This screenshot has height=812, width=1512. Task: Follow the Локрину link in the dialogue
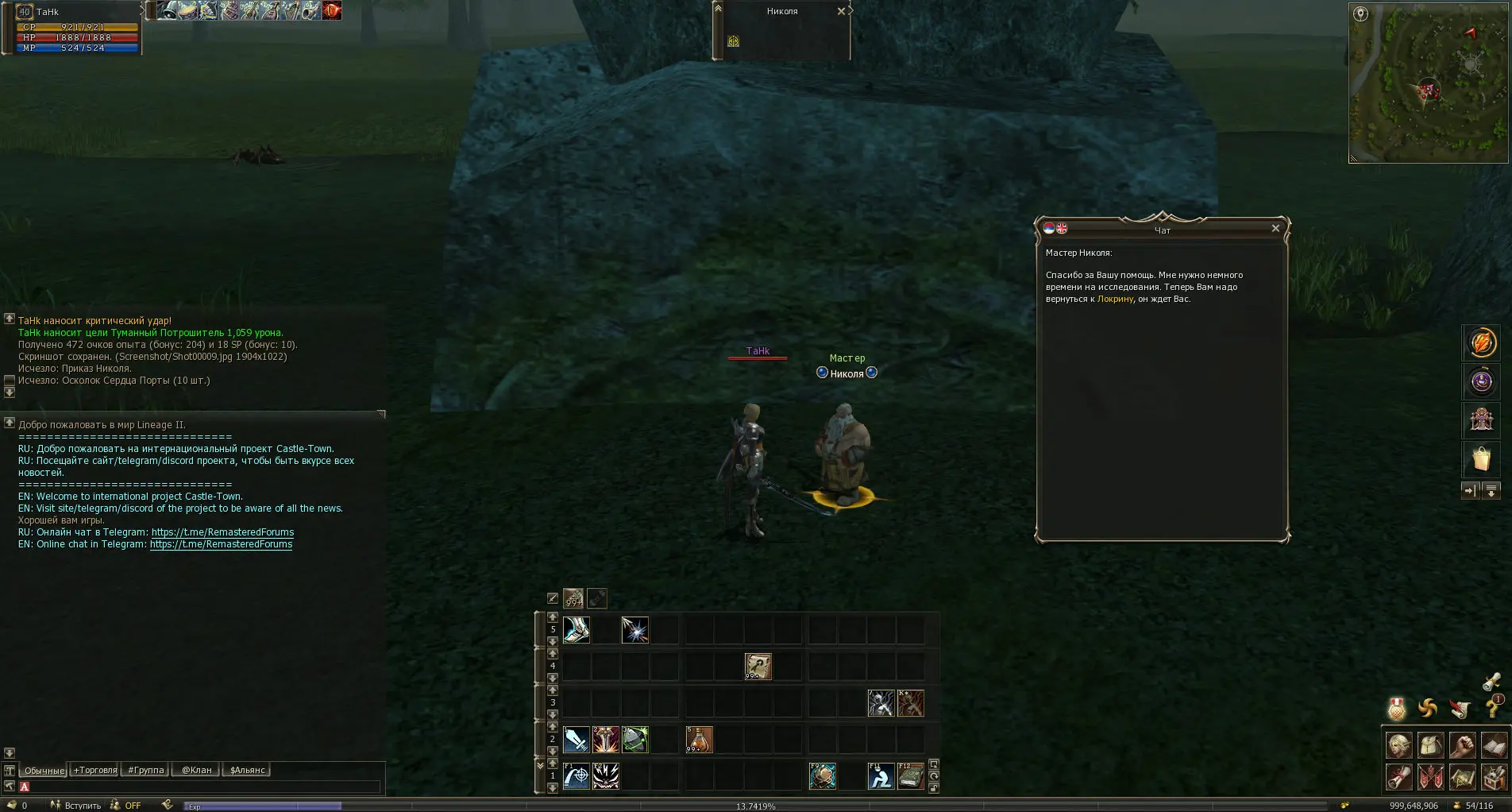click(x=1115, y=300)
